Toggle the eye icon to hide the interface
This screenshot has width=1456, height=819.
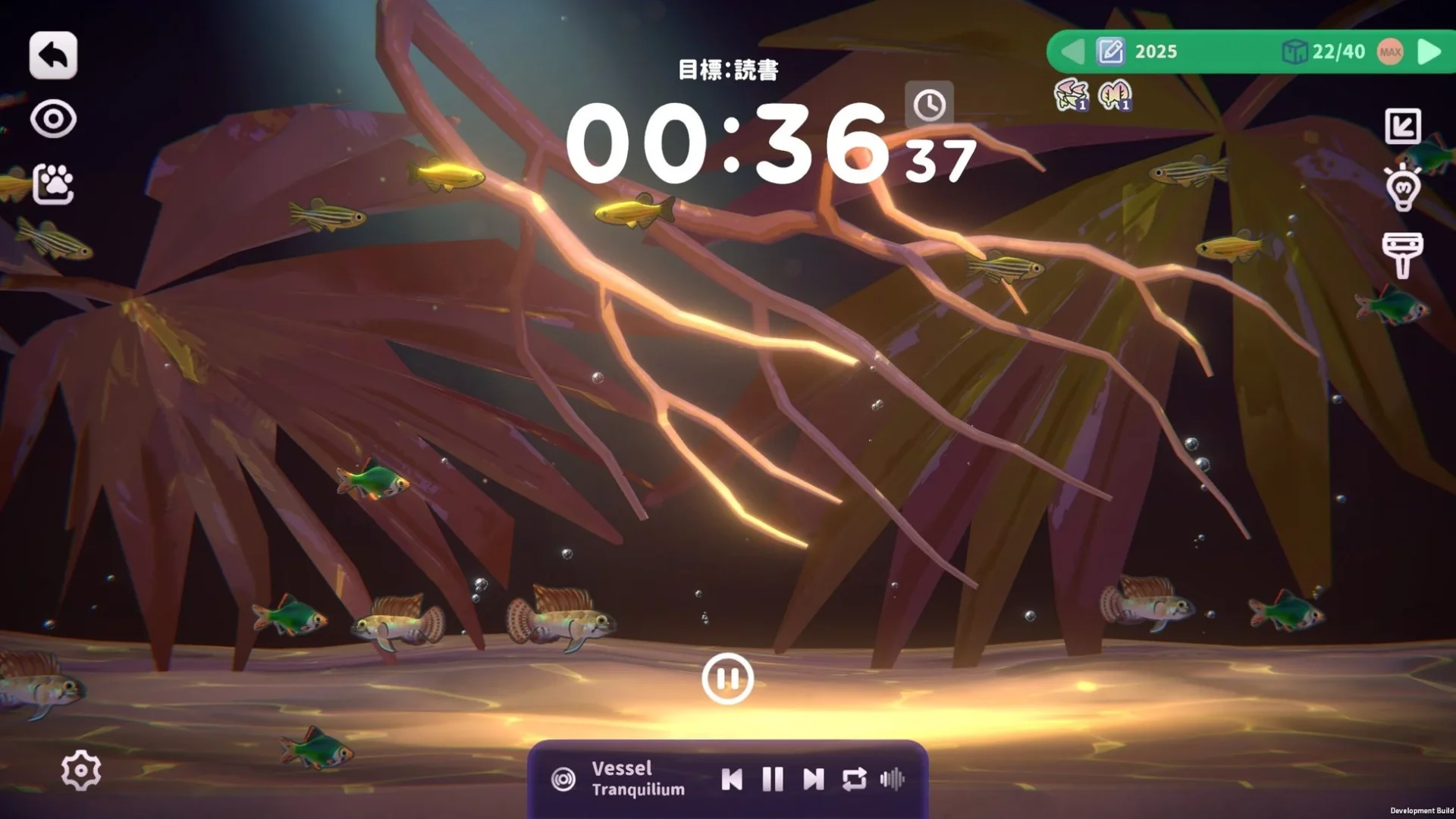coord(52,118)
